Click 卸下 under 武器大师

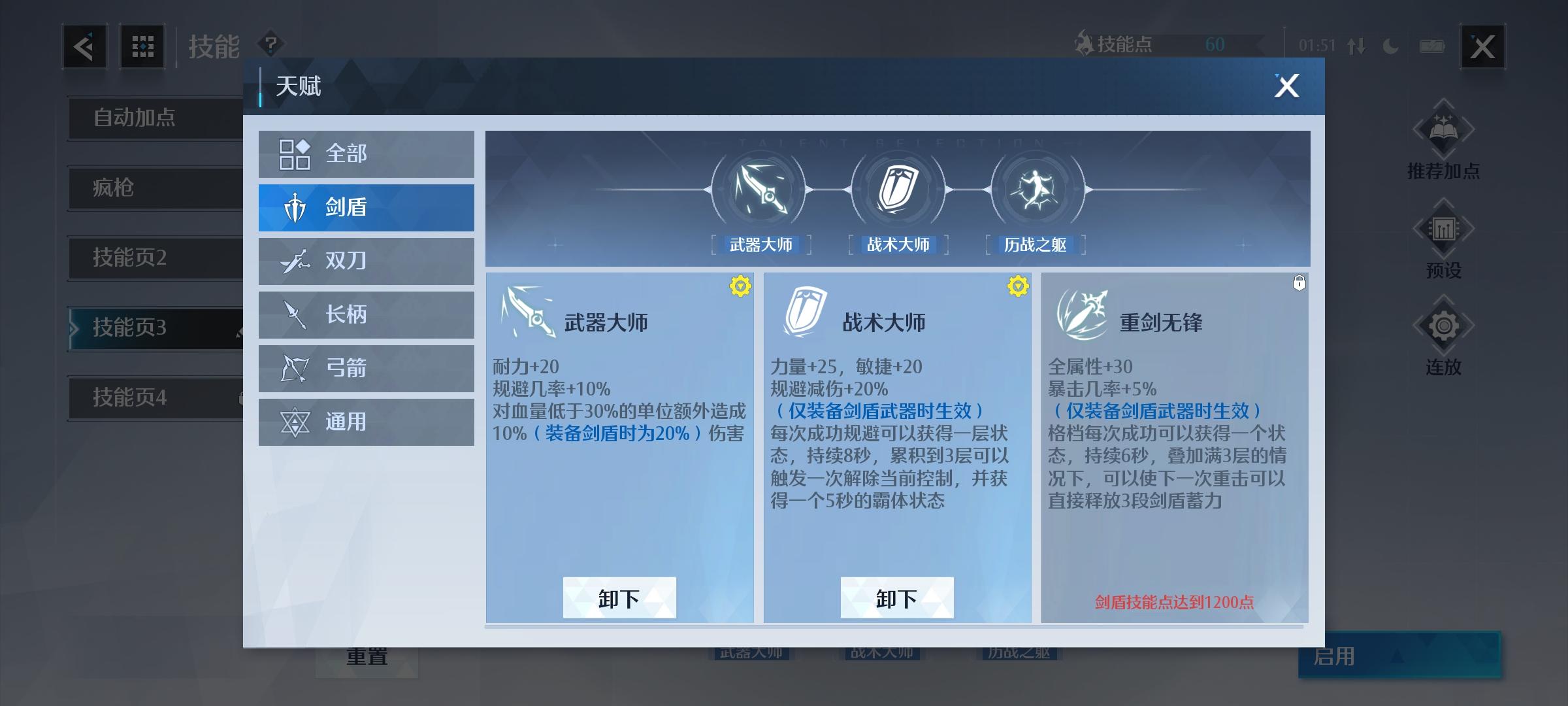pos(619,597)
